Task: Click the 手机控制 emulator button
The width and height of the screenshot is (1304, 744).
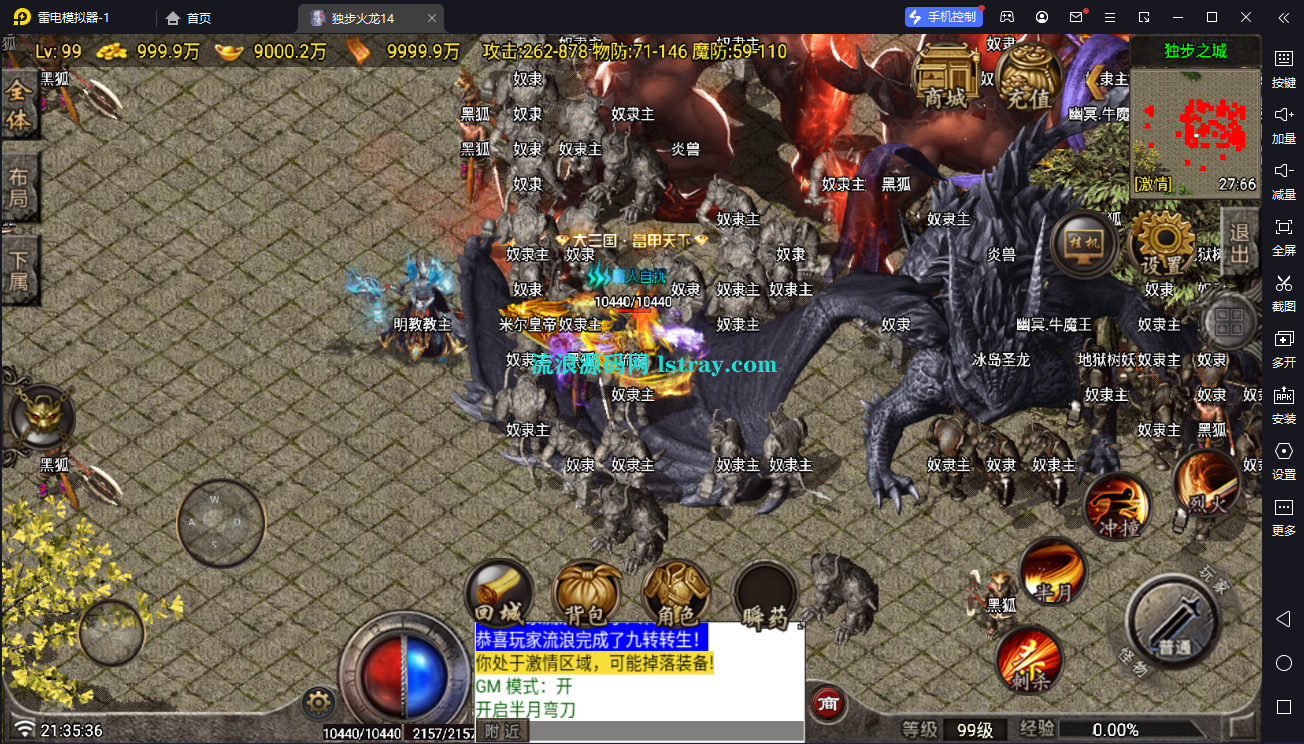Action: (x=942, y=17)
